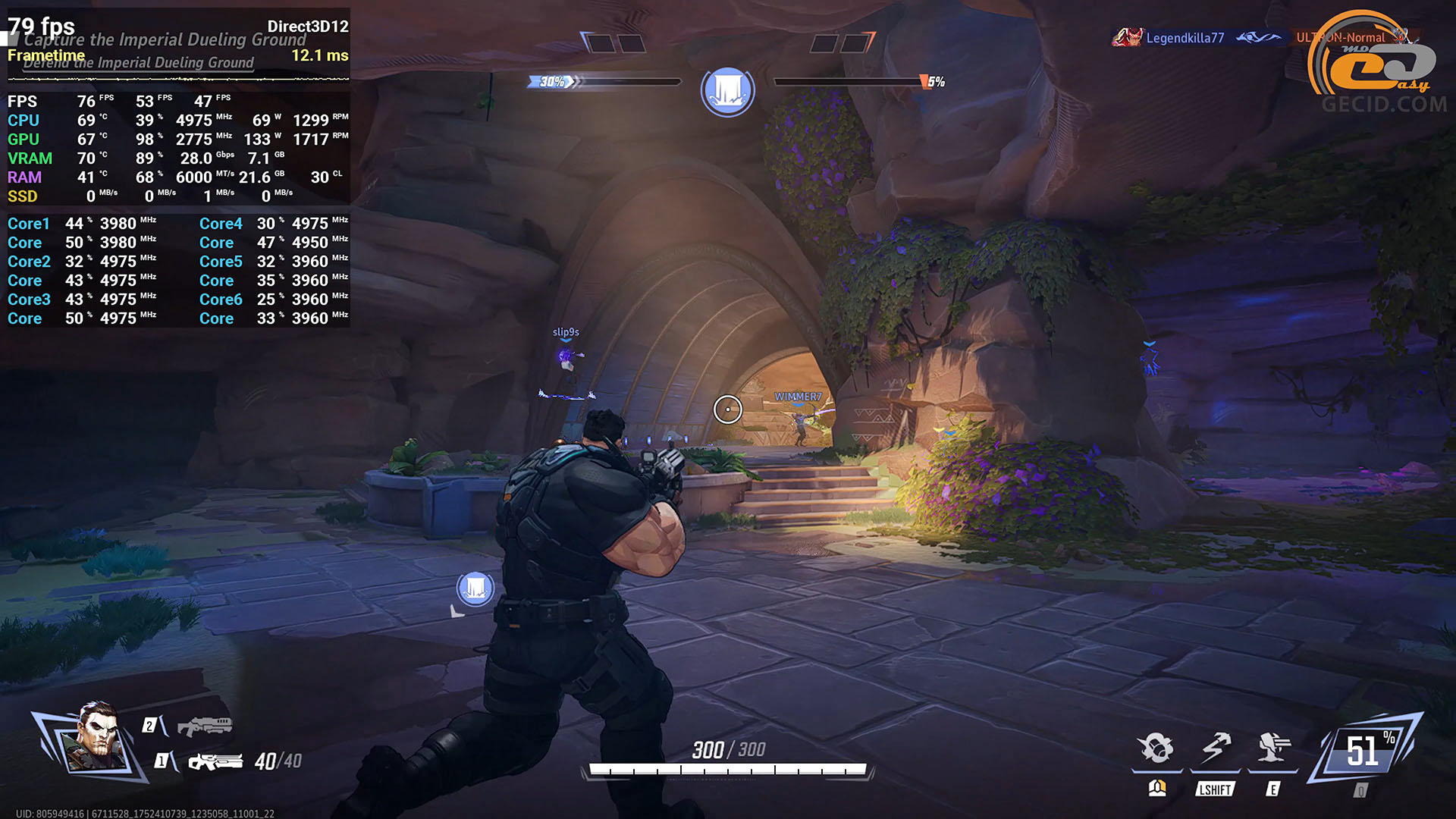Activate the smoke grenade ability
The height and width of the screenshot is (819, 1456).
point(1156,748)
